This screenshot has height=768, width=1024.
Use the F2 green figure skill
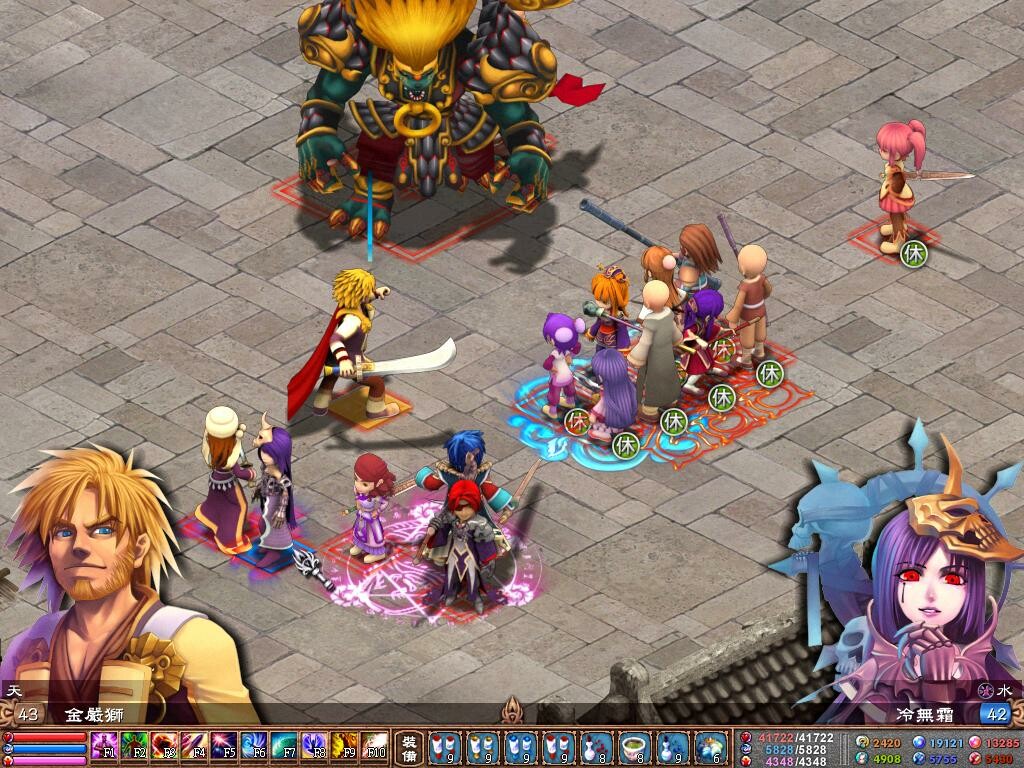click(x=134, y=745)
